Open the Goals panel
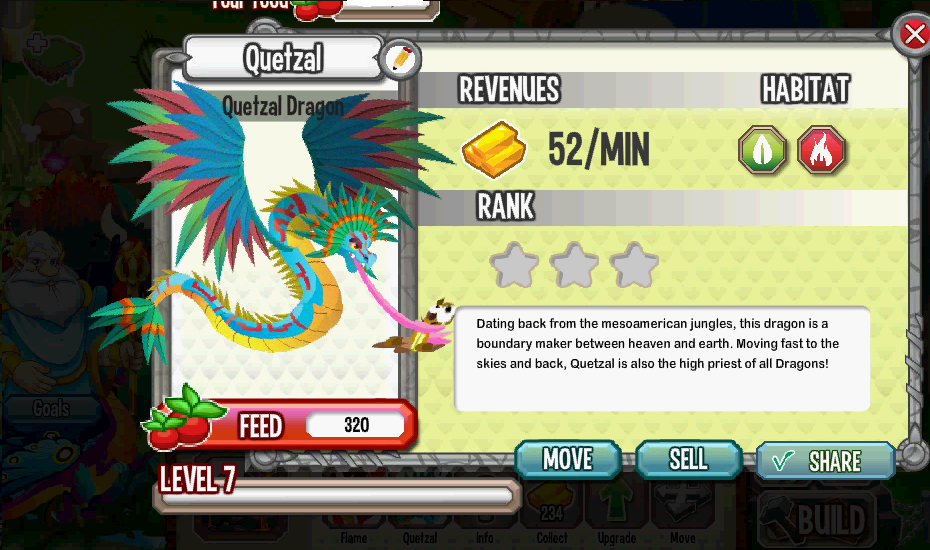The image size is (930, 550). [x=50, y=408]
